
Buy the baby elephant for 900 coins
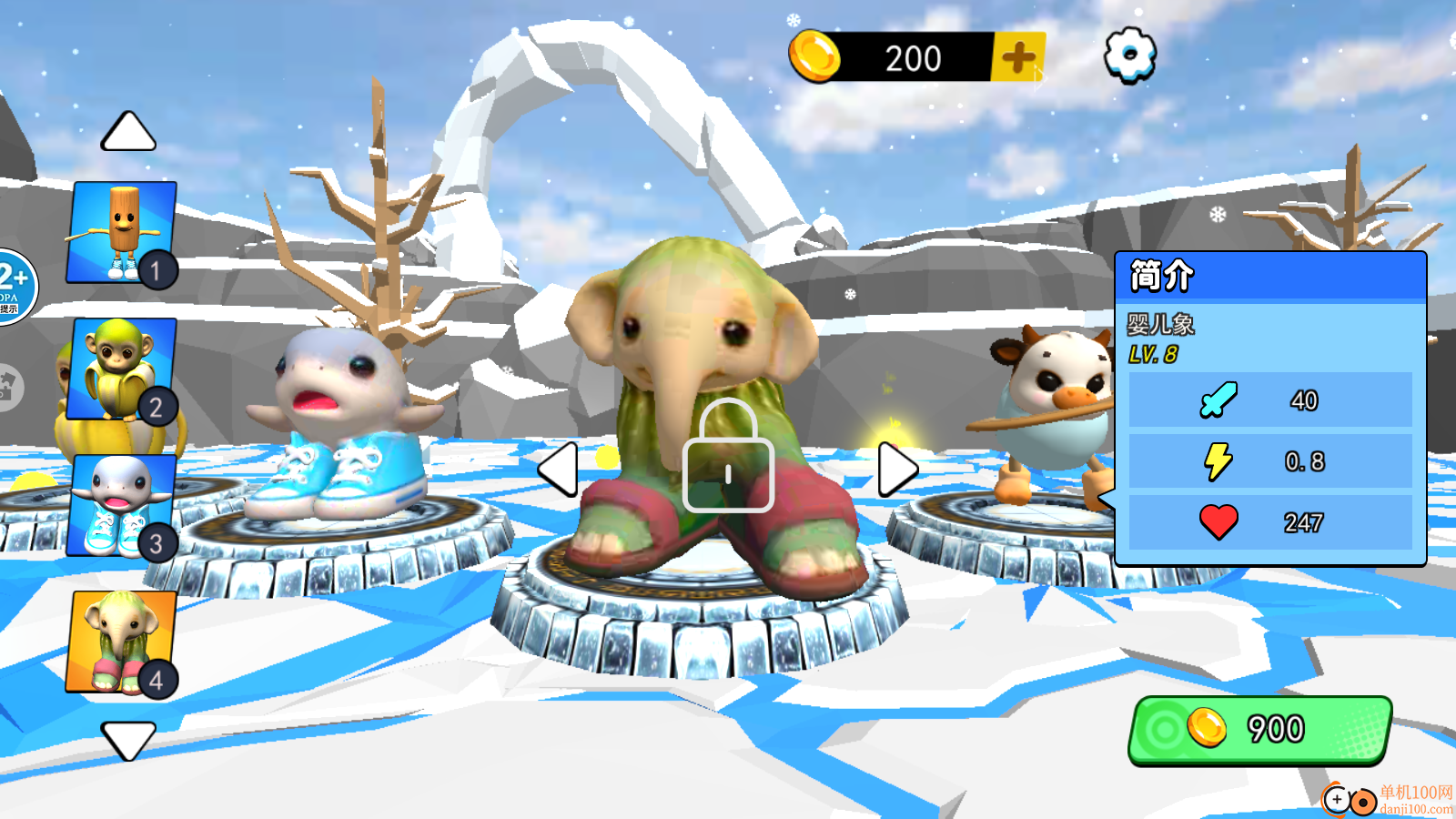(x=1260, y=730)
